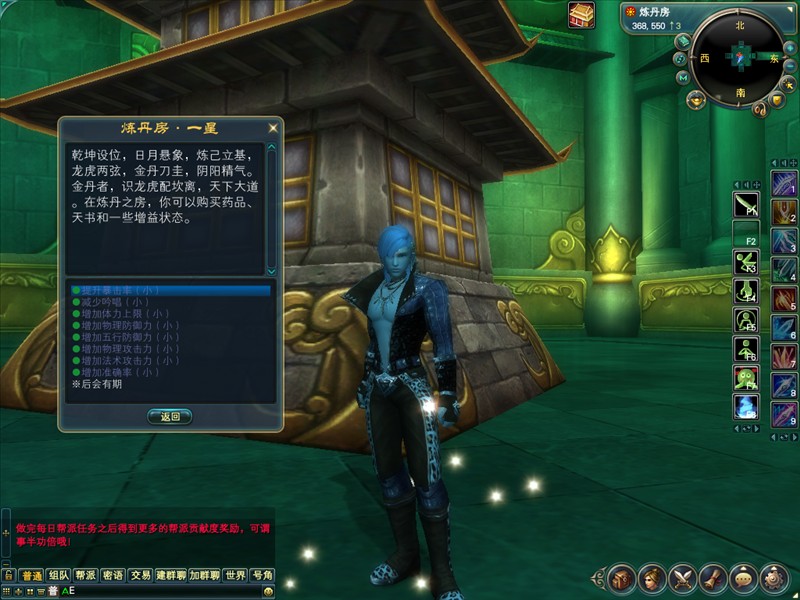Select 增加物理防御力 (小) from the list
The height and width of the screenshot is (600, 800).
coord(125,325)
